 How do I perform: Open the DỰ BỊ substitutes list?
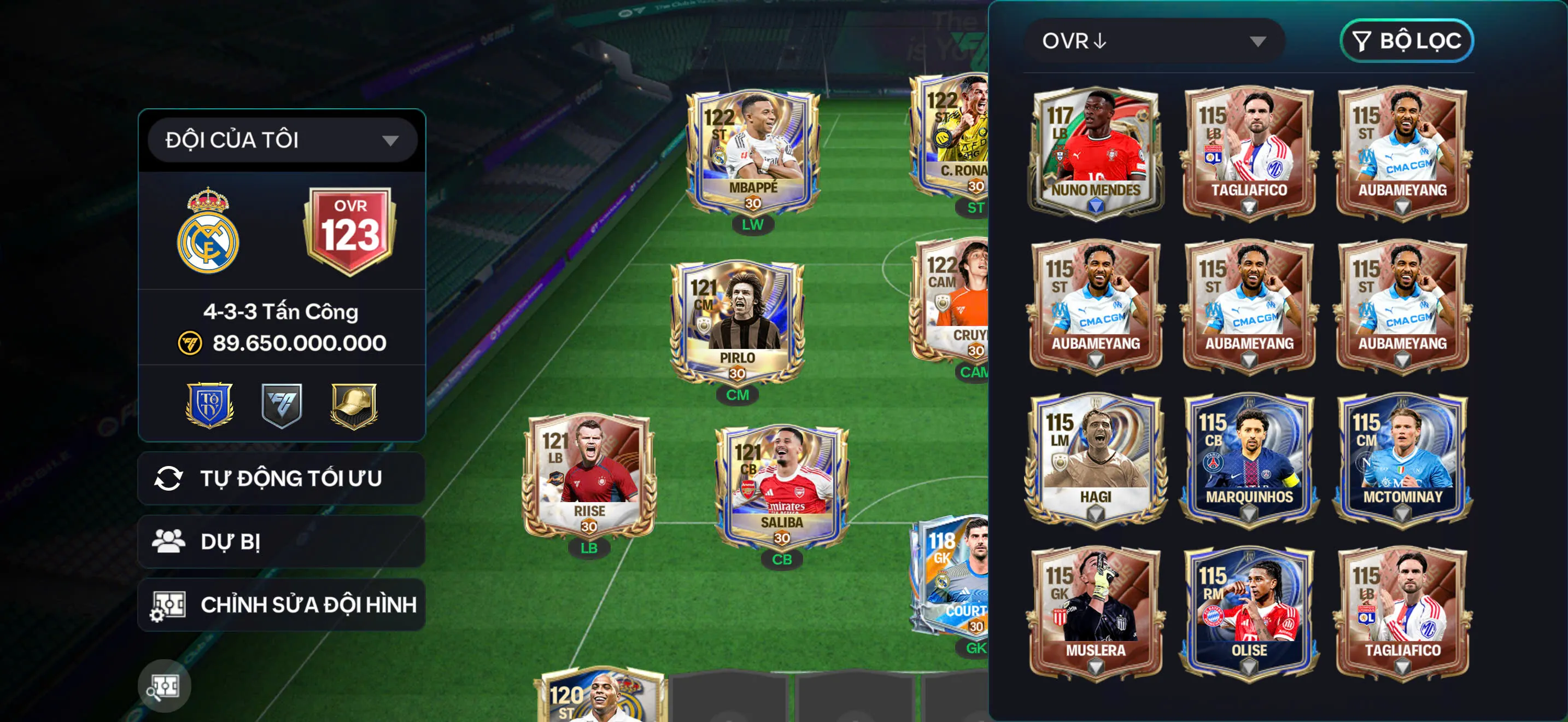coord(281,542)
